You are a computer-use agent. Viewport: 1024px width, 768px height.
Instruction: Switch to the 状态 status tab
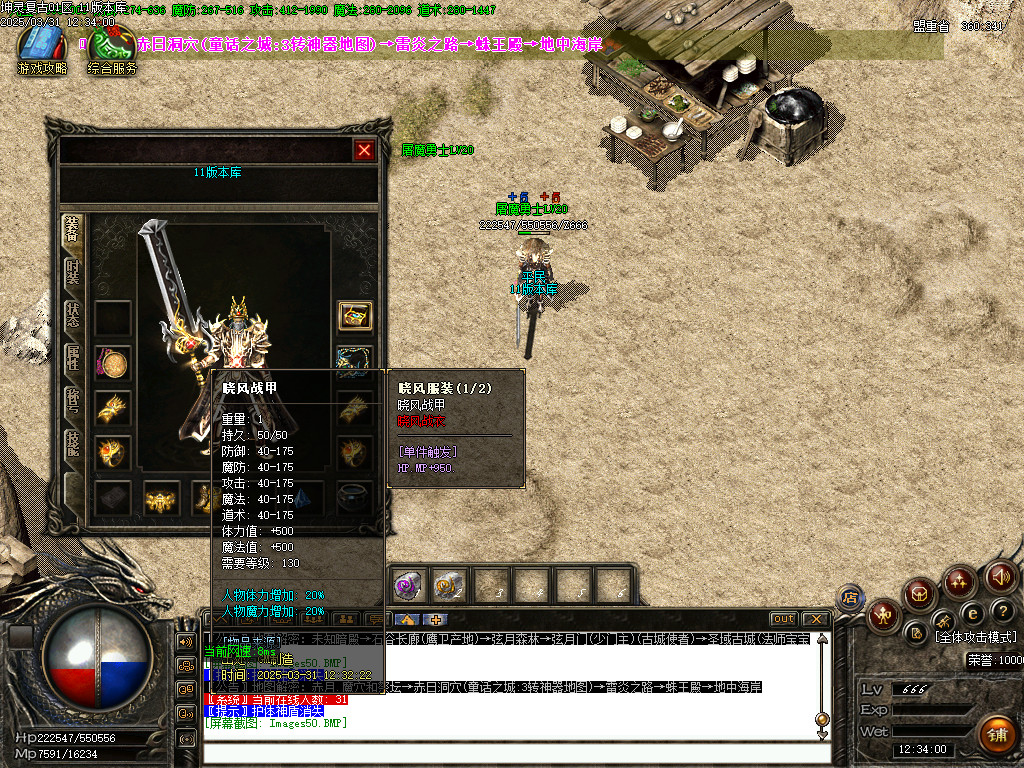point(72,316)
